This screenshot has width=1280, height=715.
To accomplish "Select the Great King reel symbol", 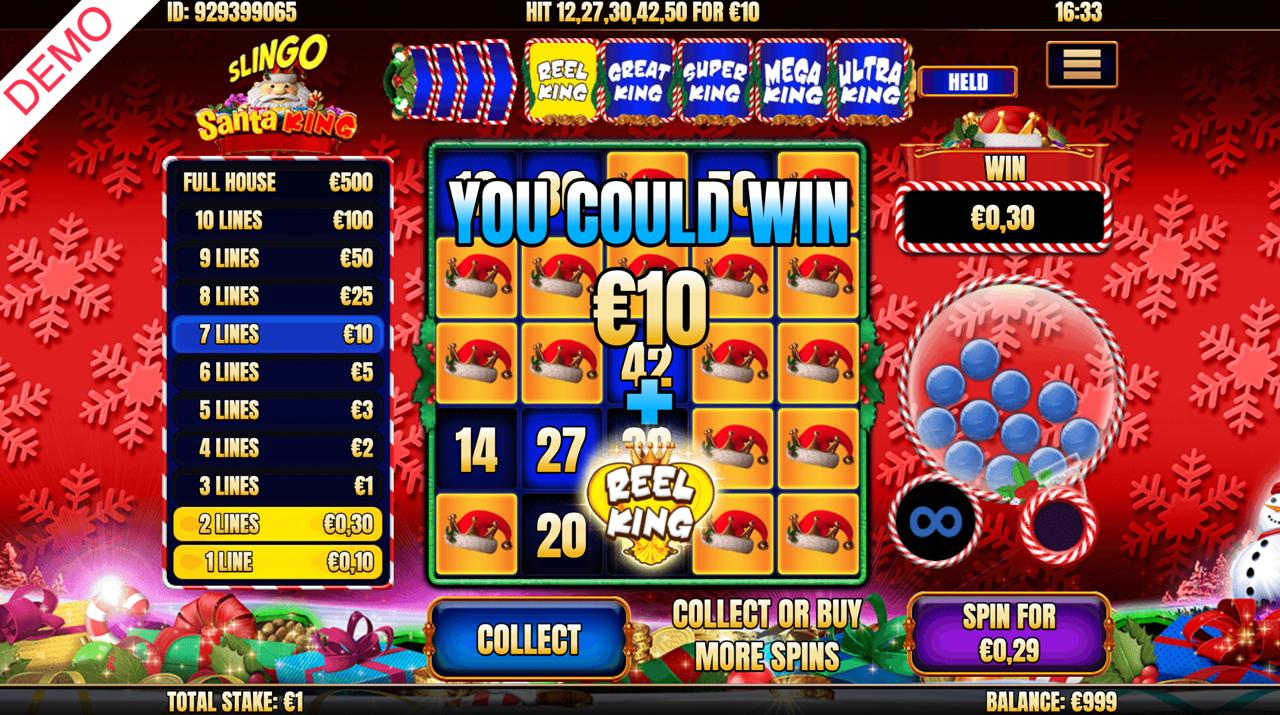I will point(638,80).
